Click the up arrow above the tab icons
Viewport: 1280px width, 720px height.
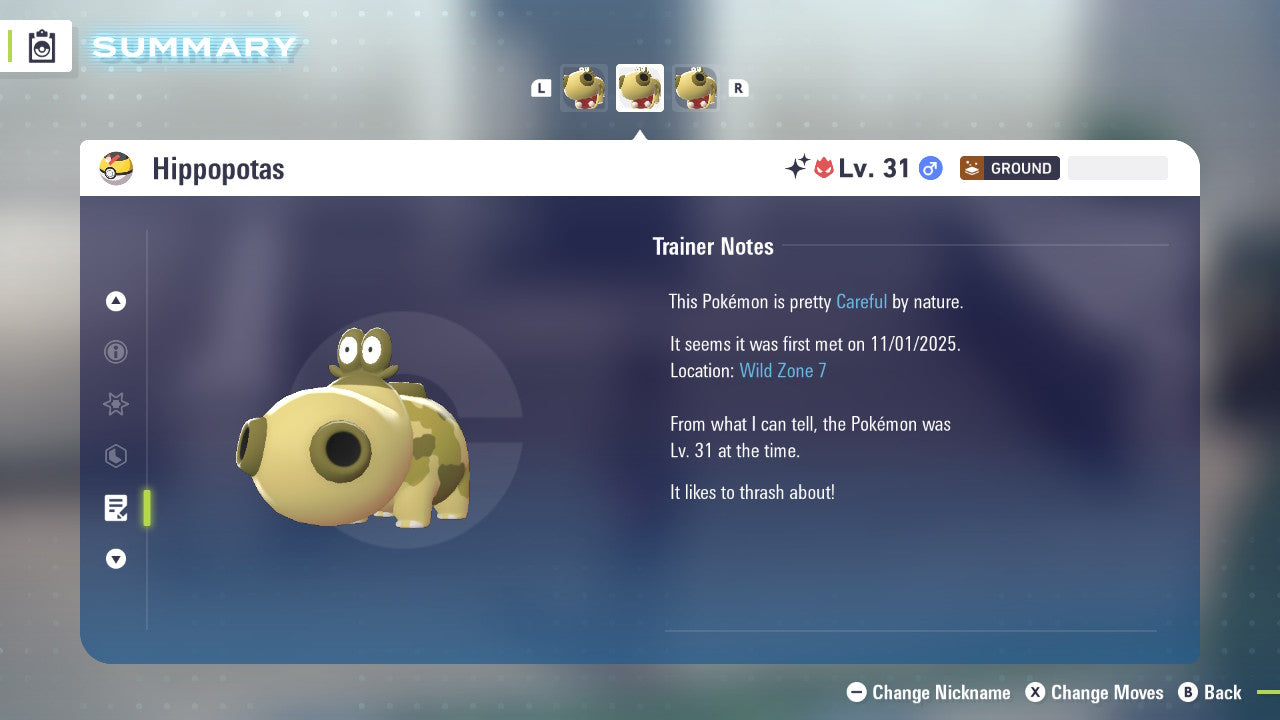[116, 301]
